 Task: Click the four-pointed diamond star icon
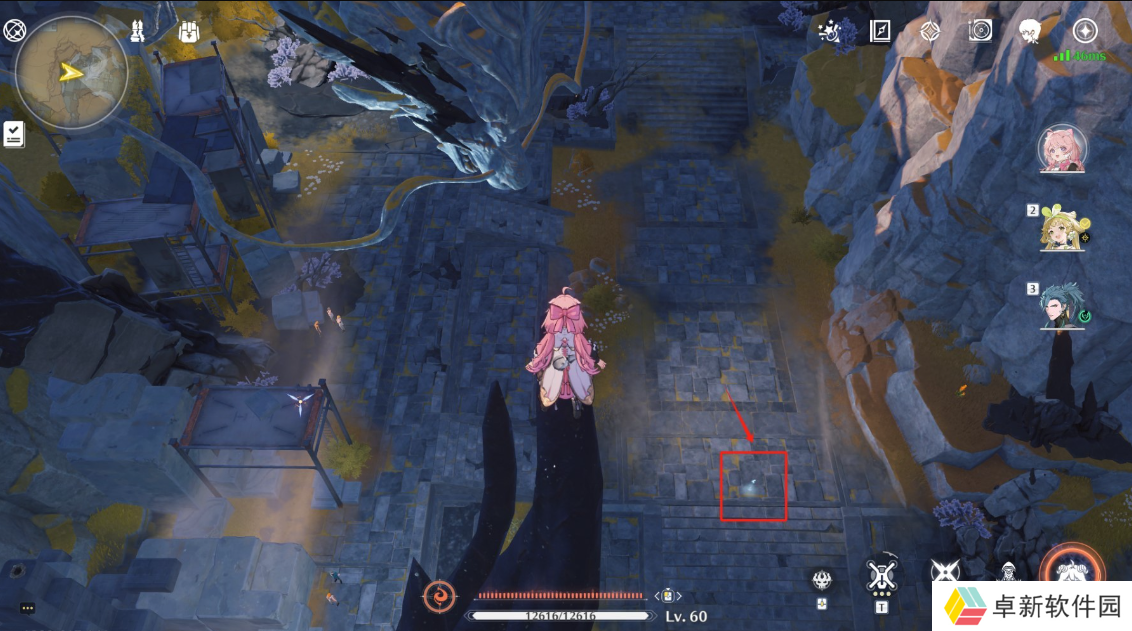930,31
